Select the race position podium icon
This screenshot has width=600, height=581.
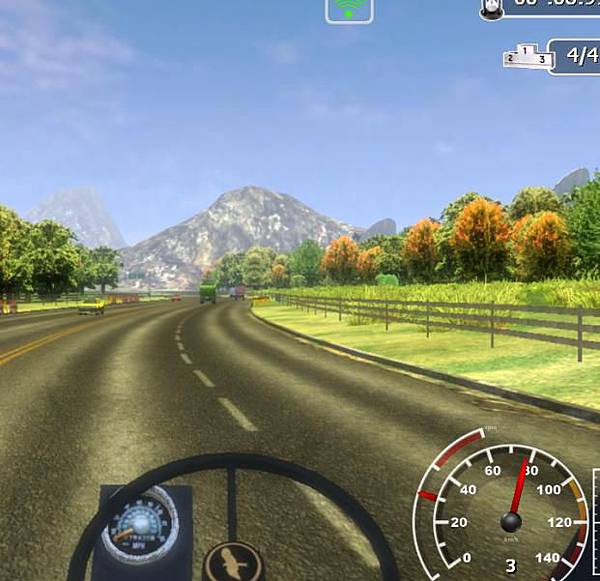[x=527, y=56]
